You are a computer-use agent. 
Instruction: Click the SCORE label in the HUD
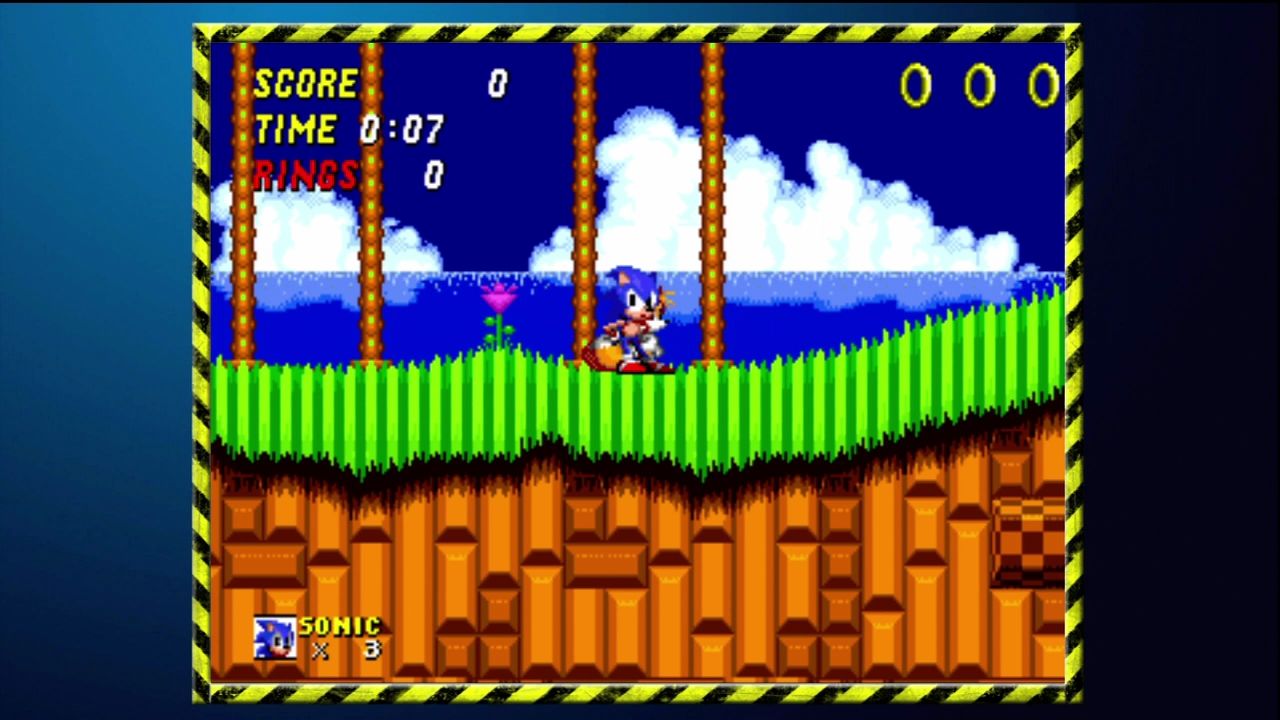click(305, 84)
